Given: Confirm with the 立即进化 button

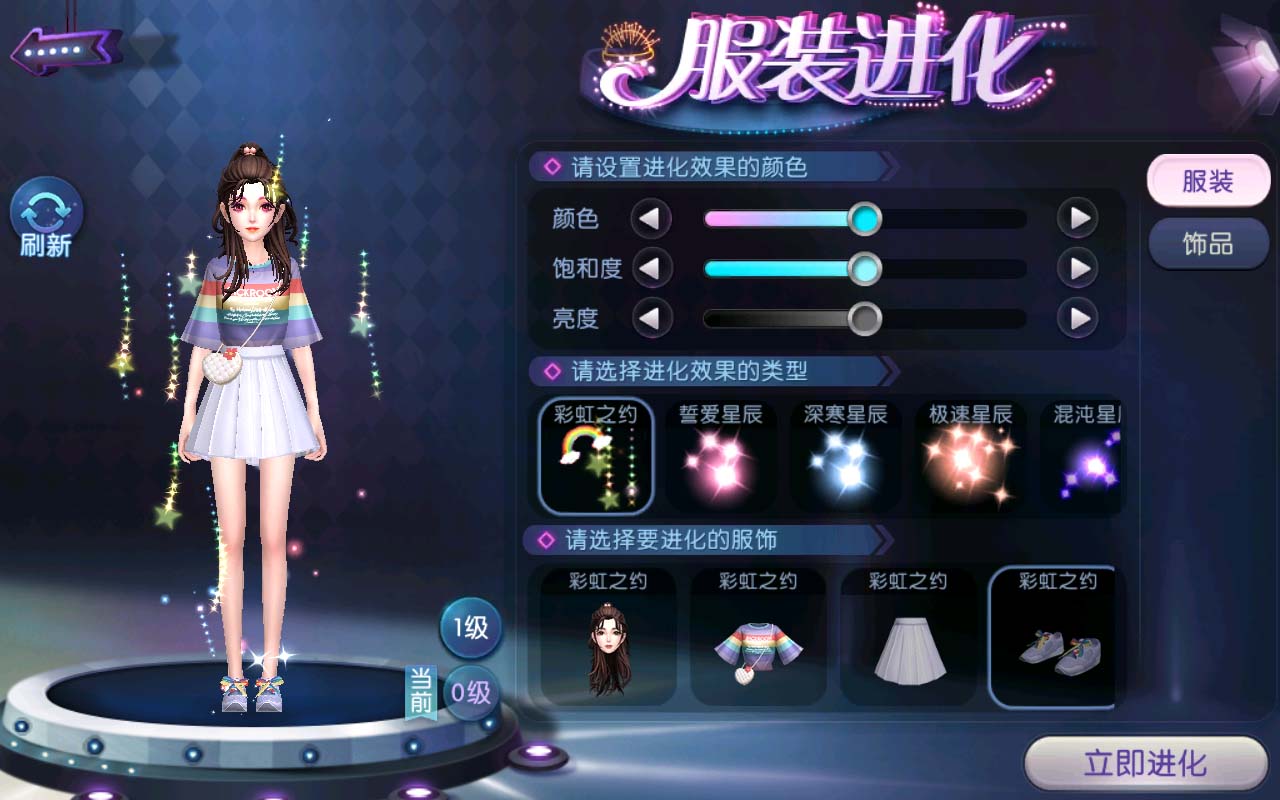Looking at the screenshot, I should [1145, 765].
